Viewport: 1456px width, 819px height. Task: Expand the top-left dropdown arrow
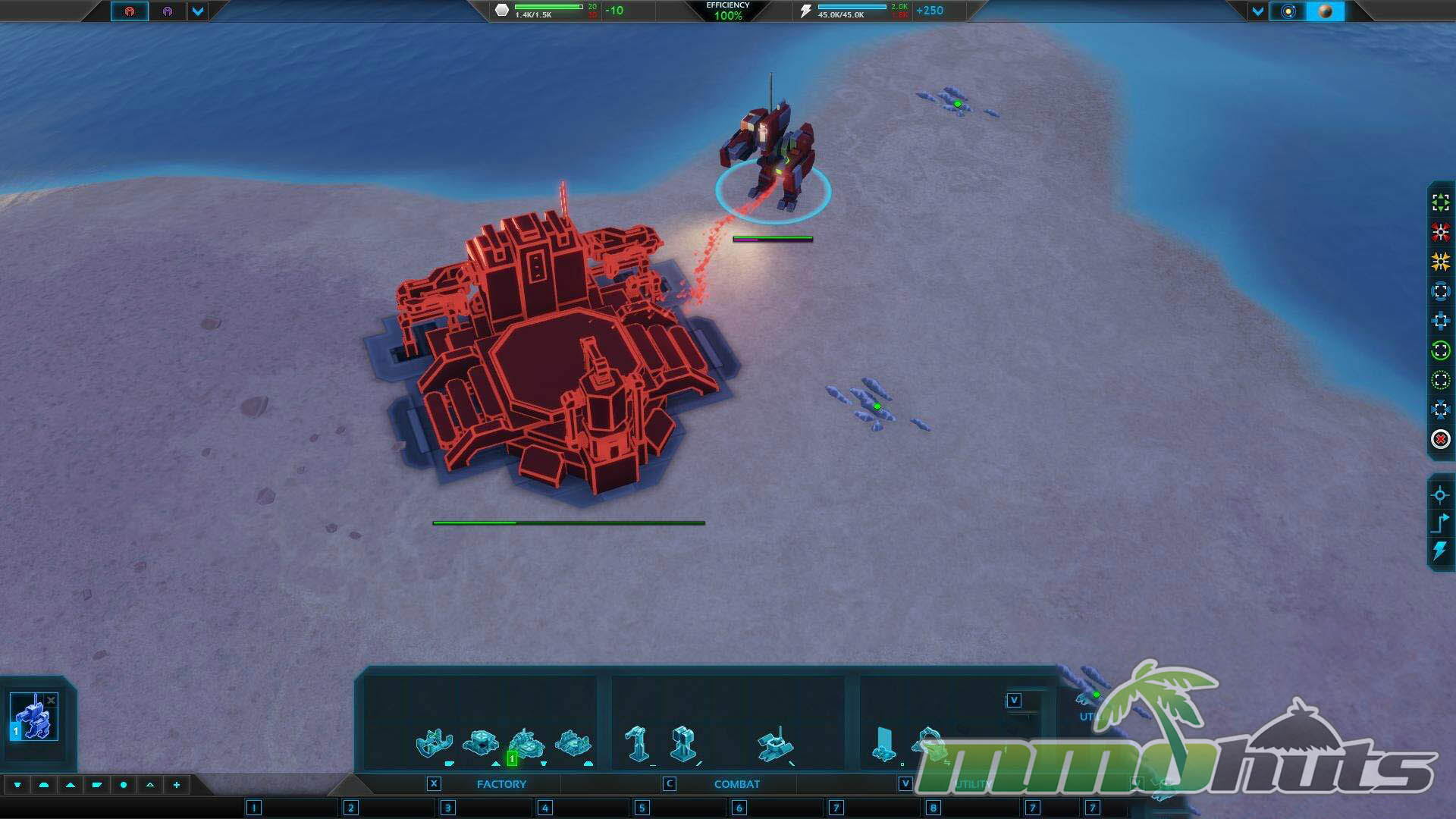pos(198,11)
